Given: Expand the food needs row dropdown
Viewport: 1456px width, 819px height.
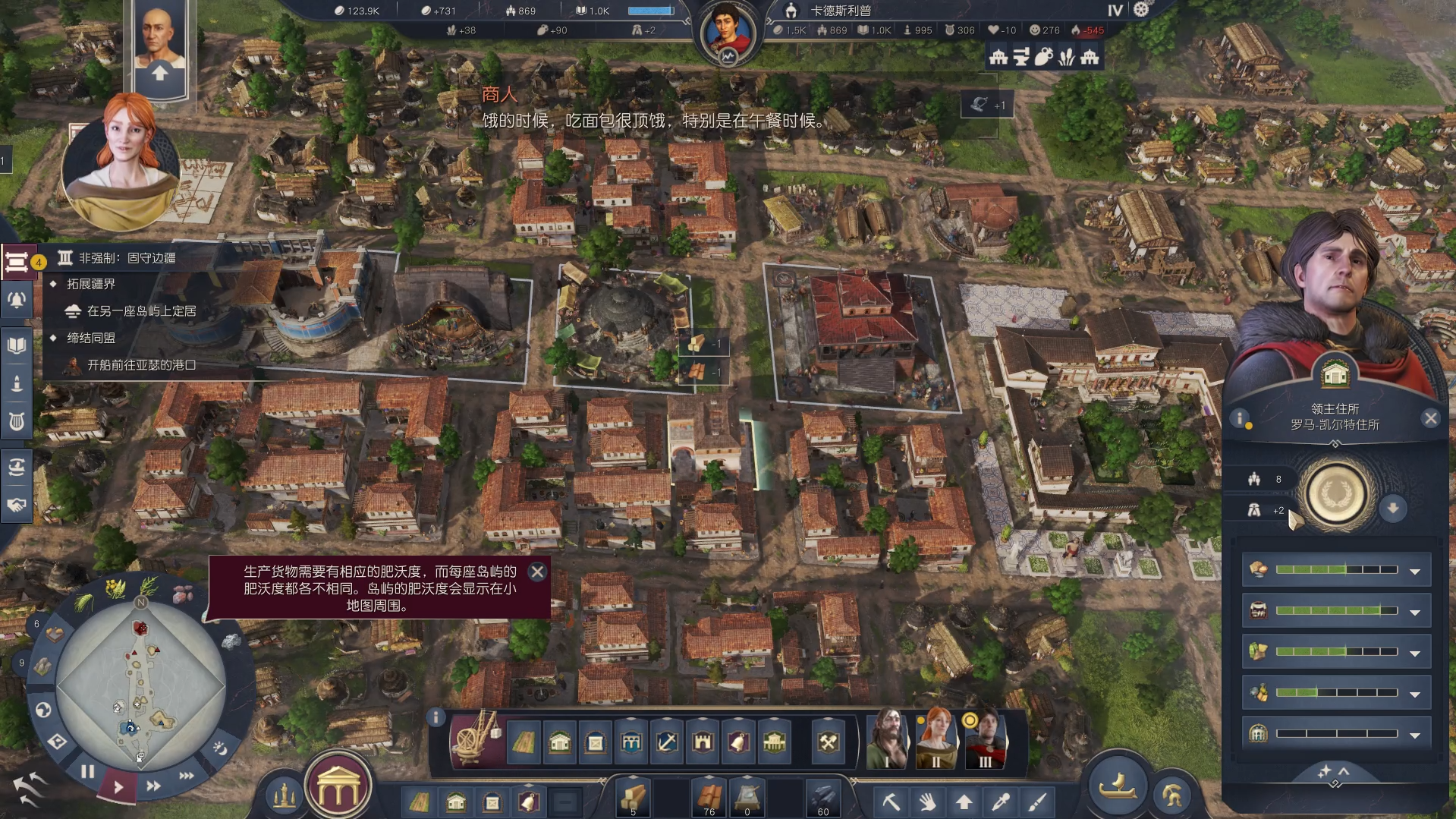Looking at the screenshot, I should (1414, 571).
